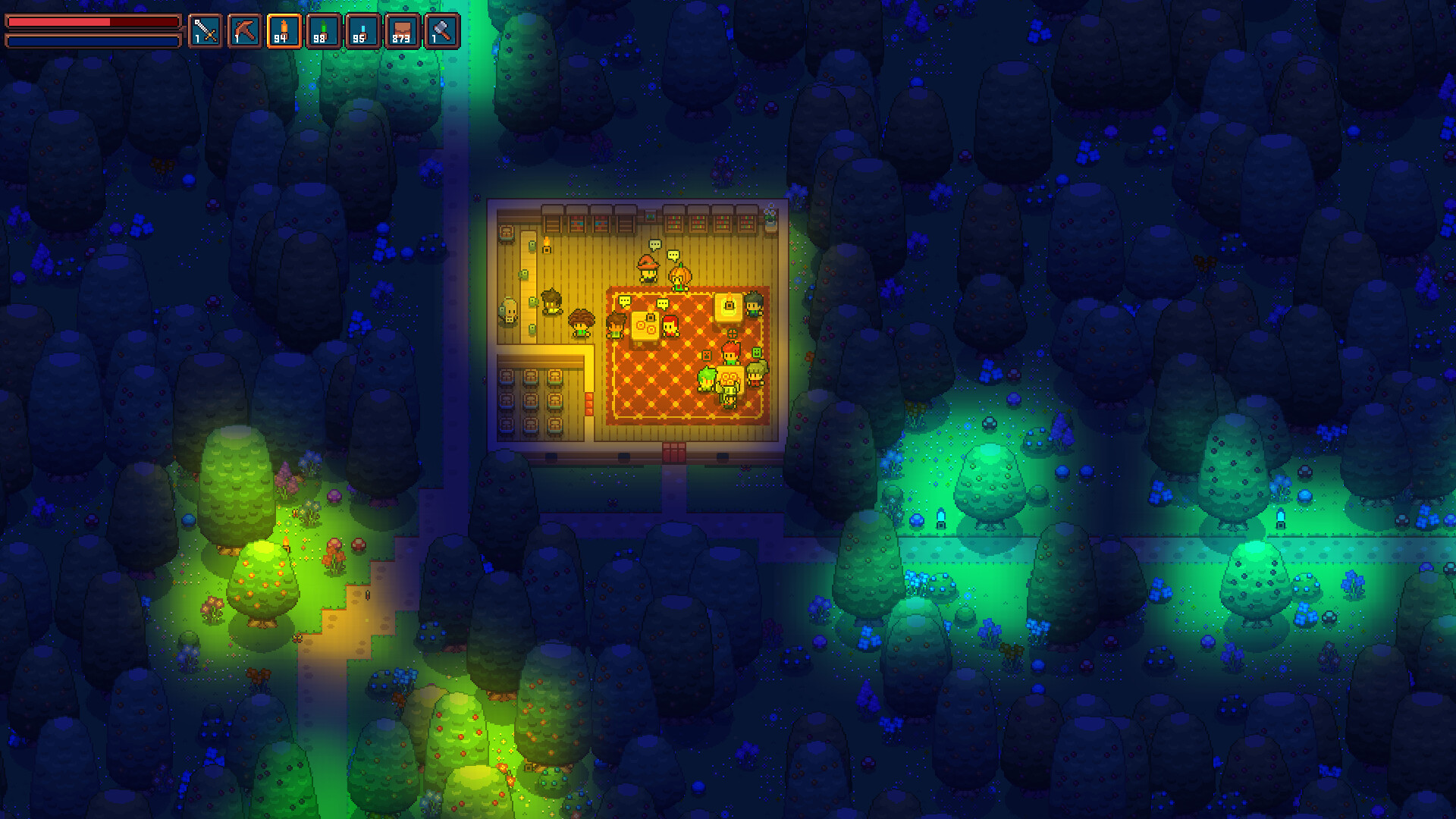Click the lit torch on the bar counter
Screen dimensions: 1456x819
[x=546, y=246]
